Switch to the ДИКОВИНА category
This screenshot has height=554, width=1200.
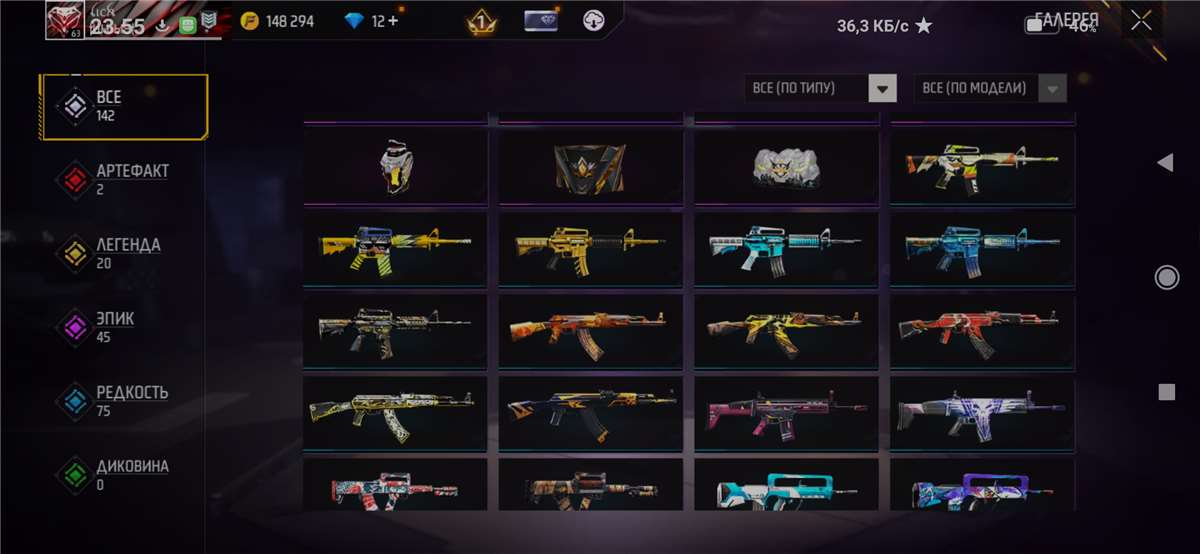pos(123,474)
